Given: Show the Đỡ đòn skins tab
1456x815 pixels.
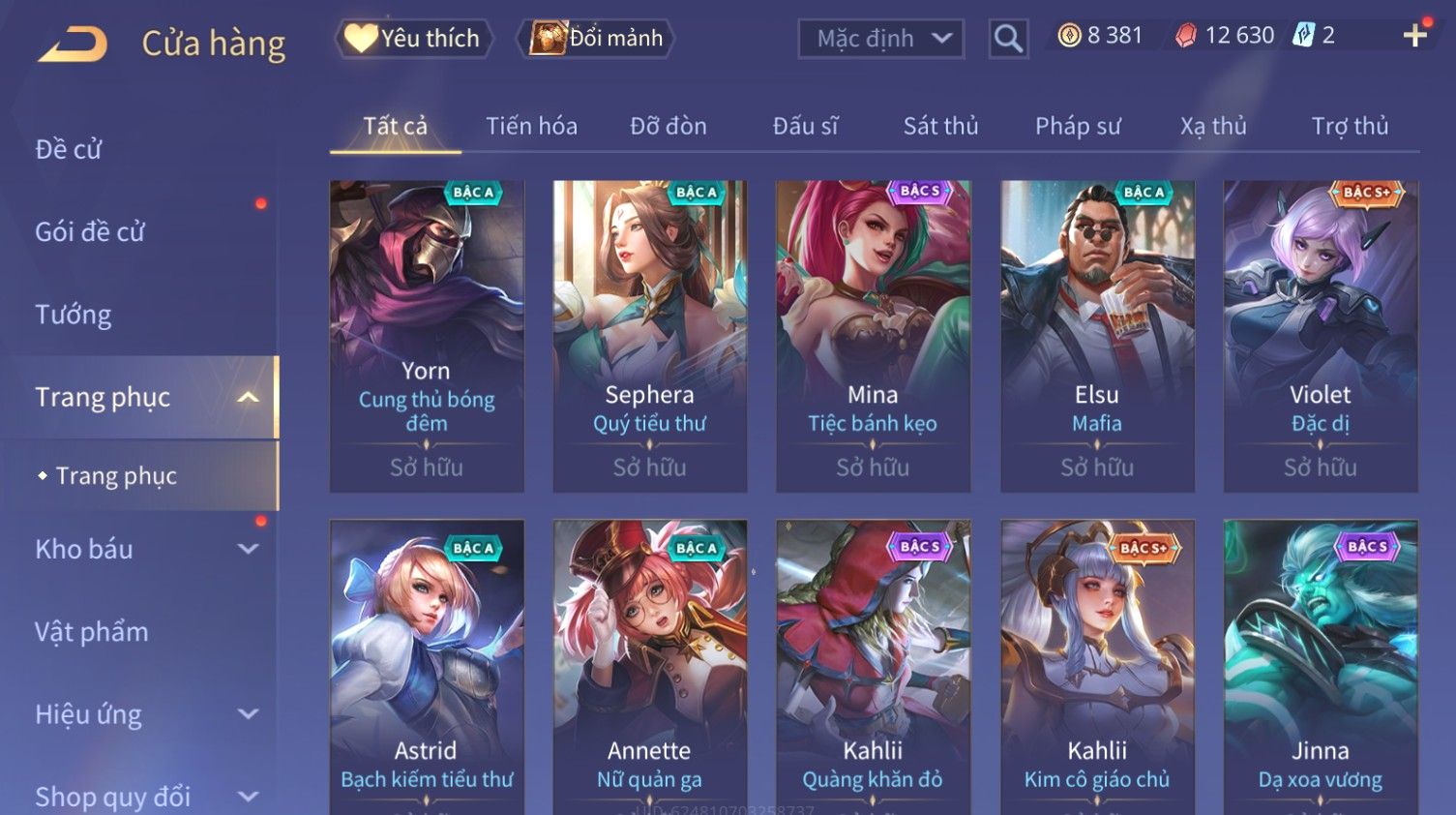Looking at the screenshot, I should tap(668, 126).
